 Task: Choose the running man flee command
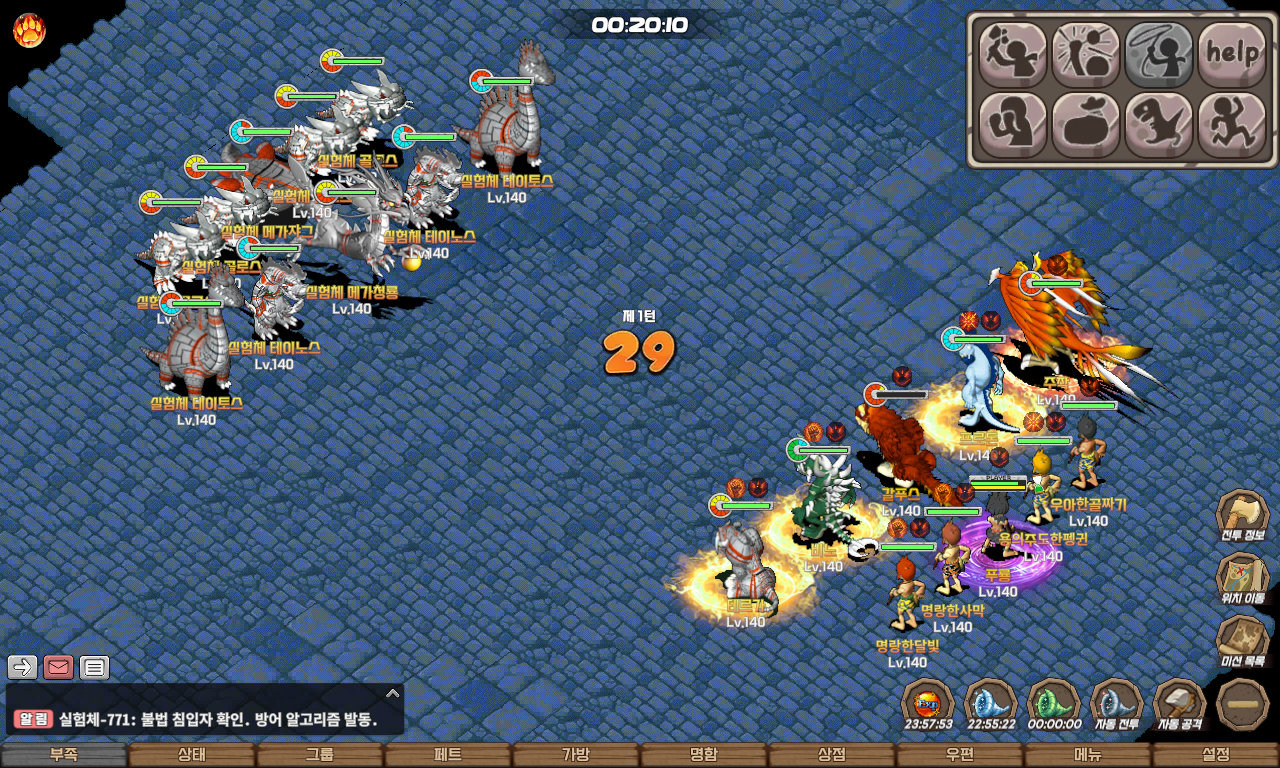(x=1232, y=125)
